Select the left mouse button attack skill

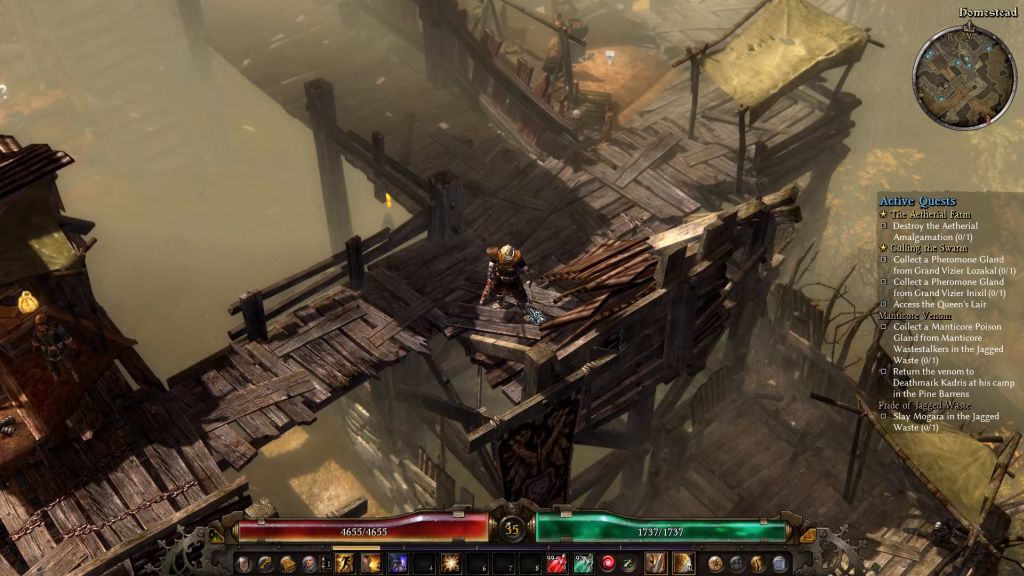coord(656,563)
